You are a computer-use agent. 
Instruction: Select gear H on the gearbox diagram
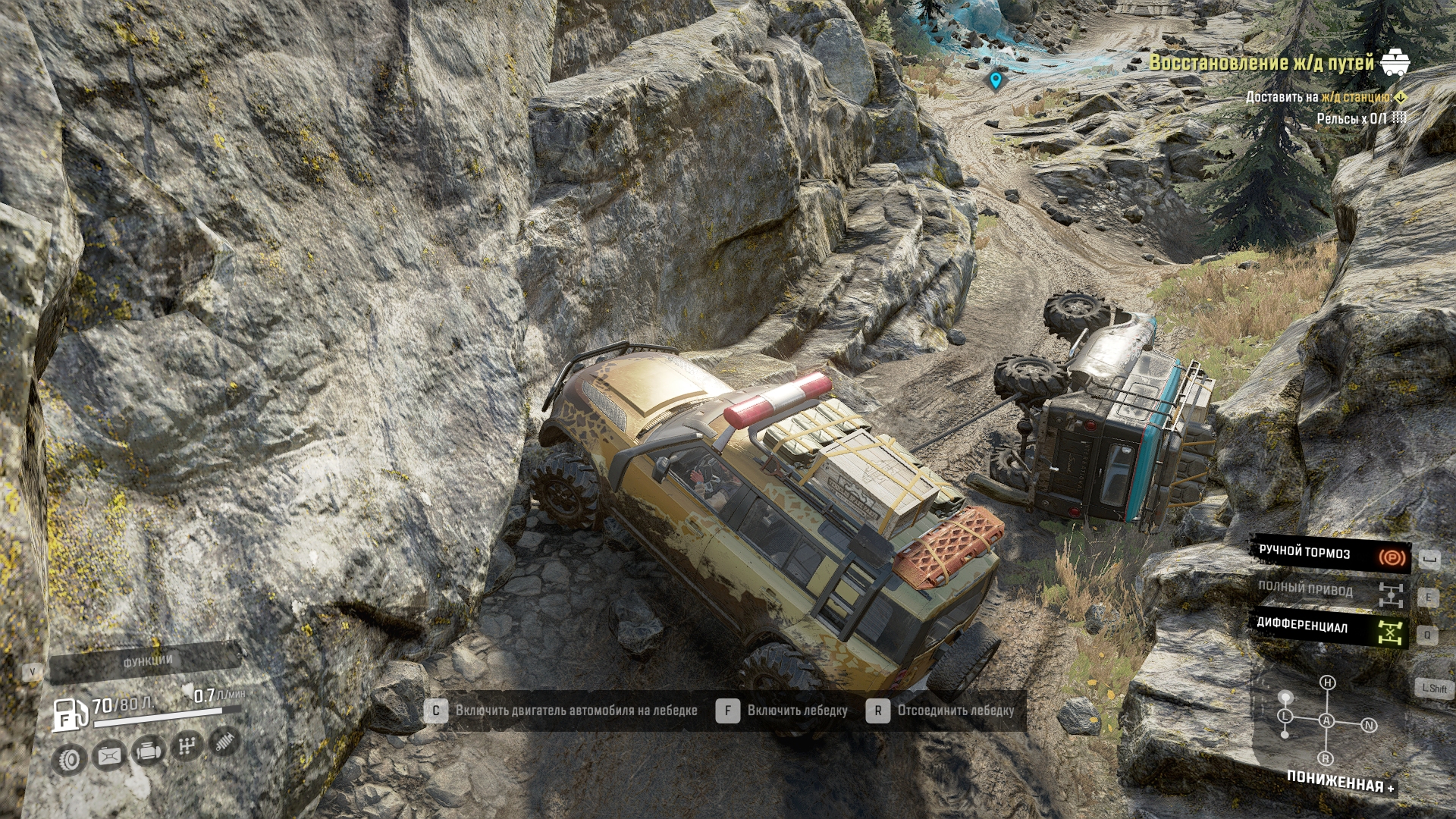coord(1327,682)
